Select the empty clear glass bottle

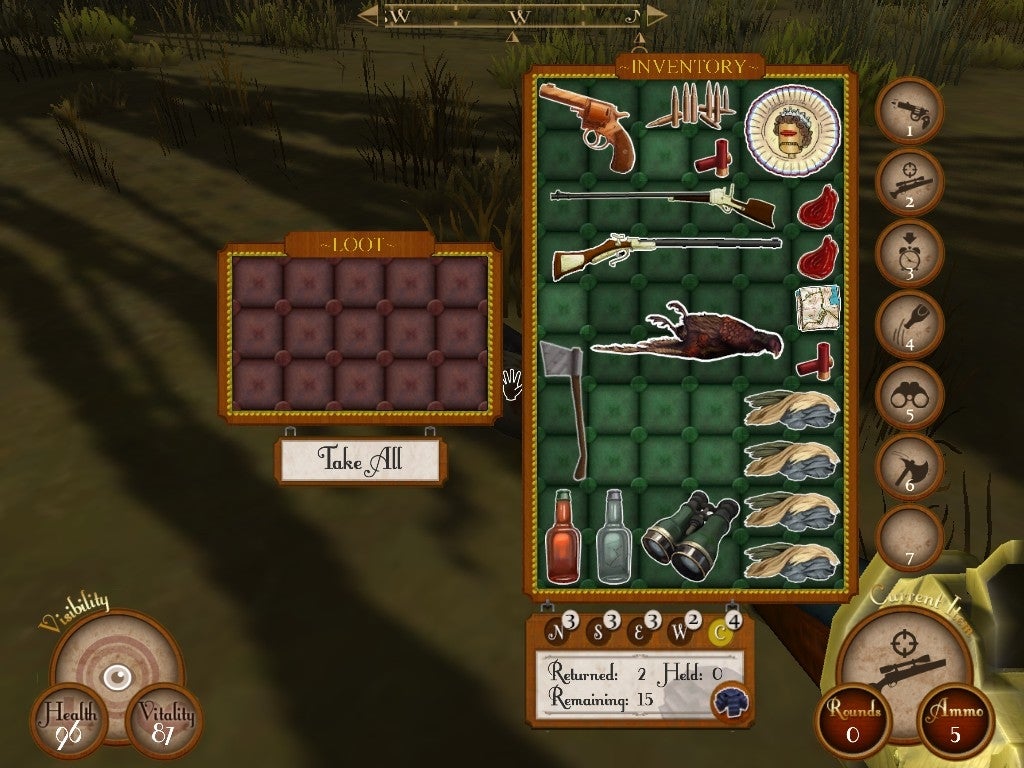(x=614, y=538)
